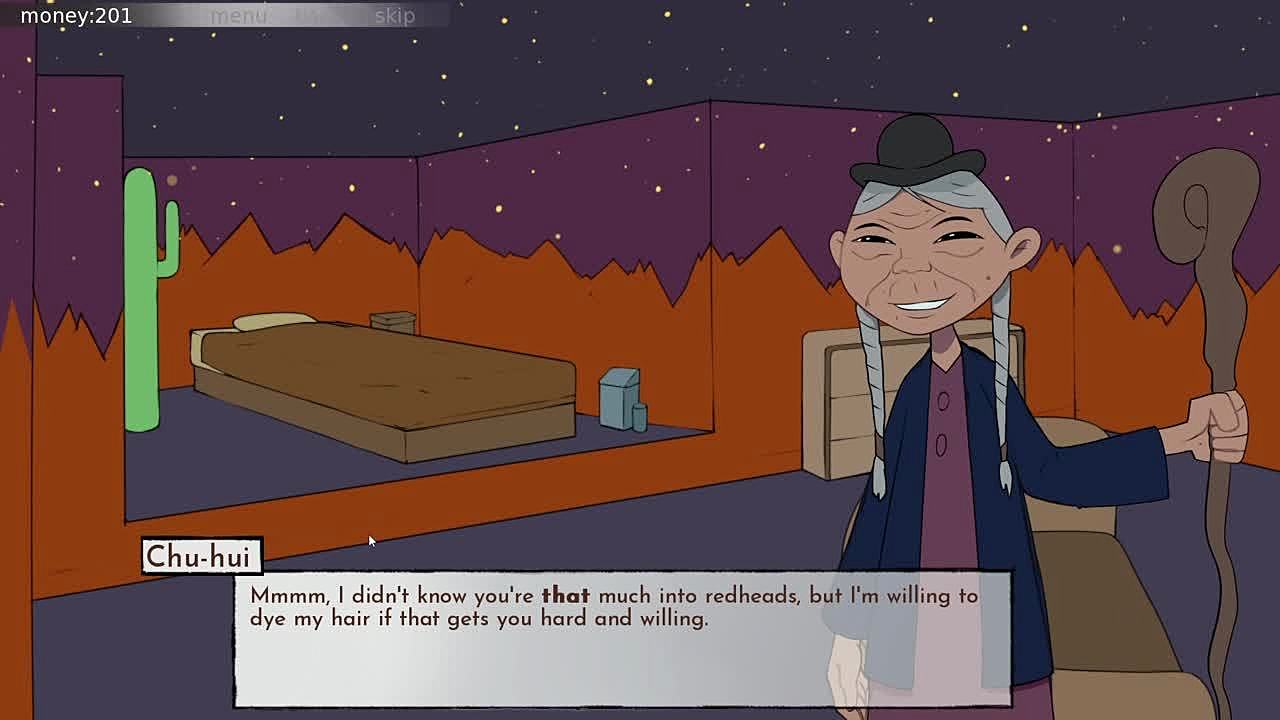
Task: Activate the skip button
Action: 394,16
